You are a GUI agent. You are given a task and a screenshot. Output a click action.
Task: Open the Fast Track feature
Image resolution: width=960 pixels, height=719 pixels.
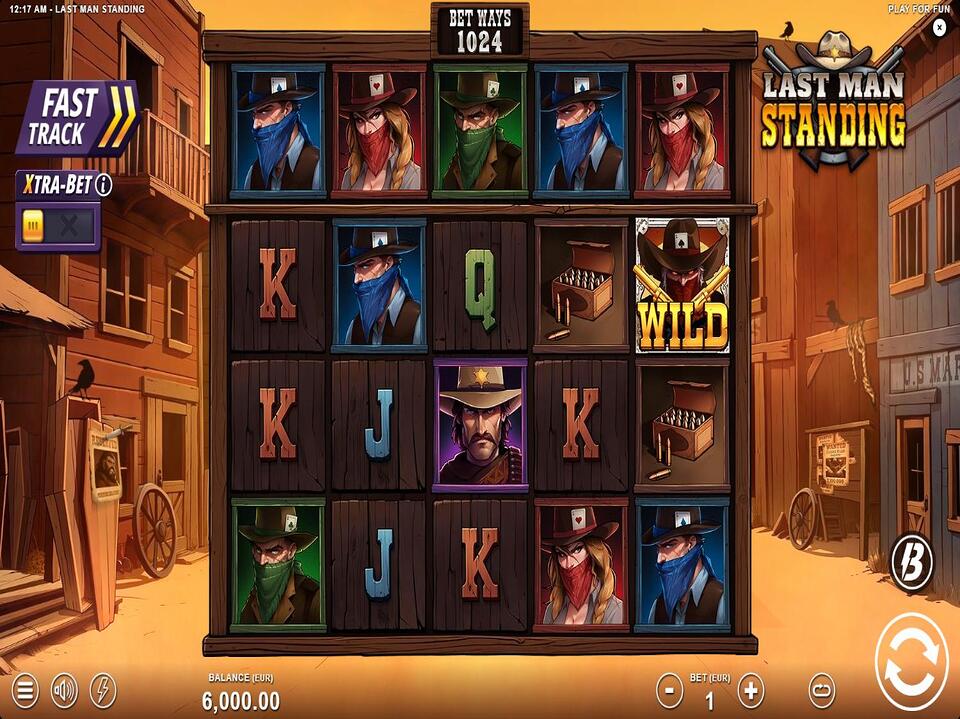pos(76,117)
